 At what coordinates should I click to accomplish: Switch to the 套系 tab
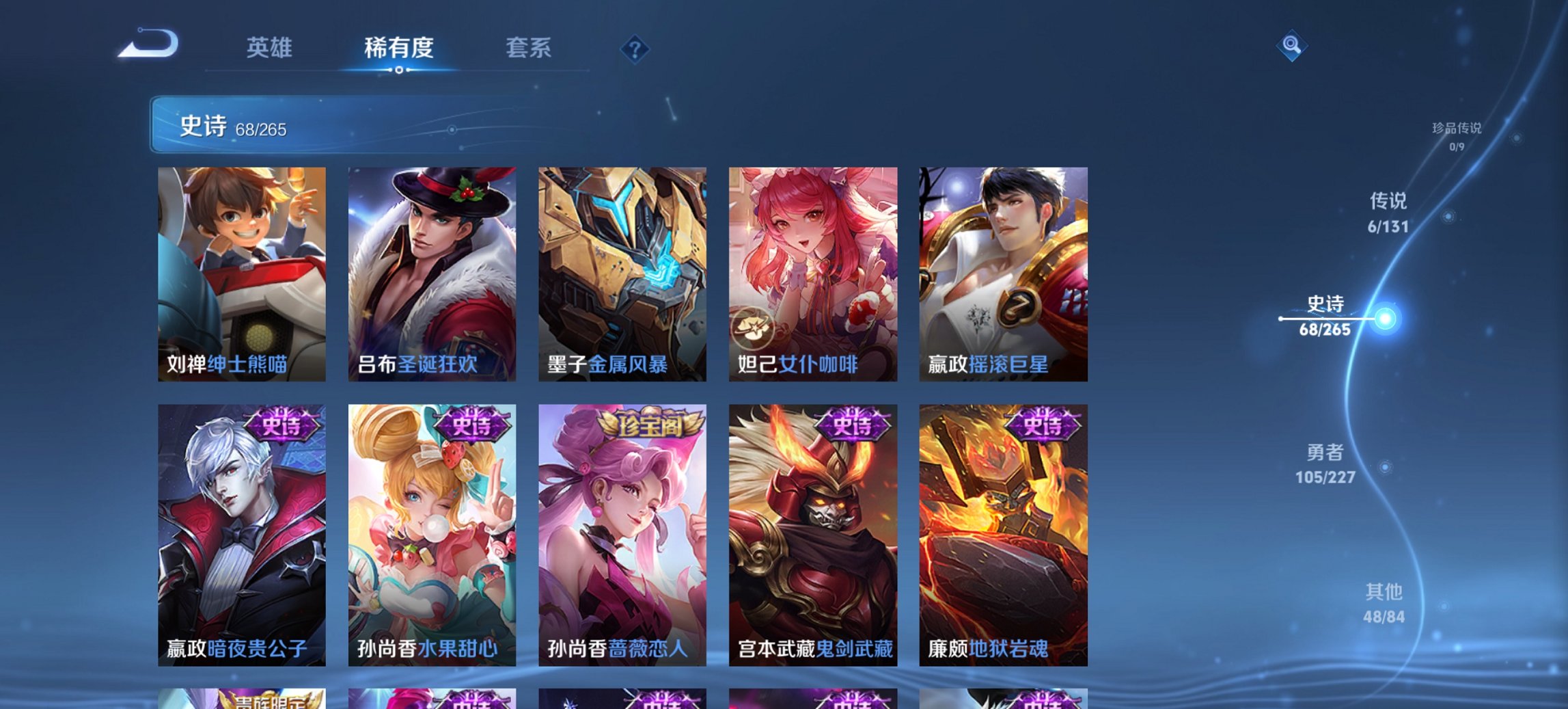tap(528, 49)
